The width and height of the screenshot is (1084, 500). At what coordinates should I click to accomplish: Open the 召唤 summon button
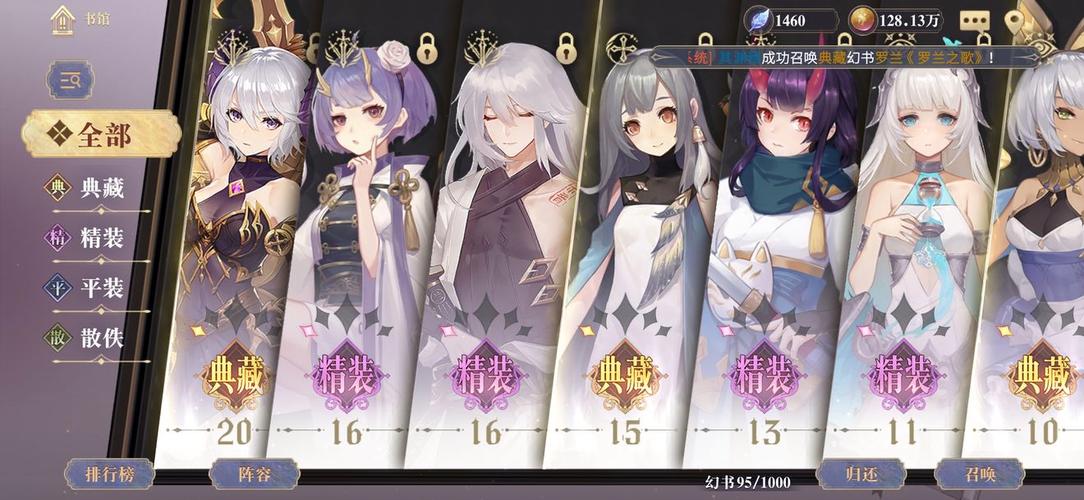979,474
